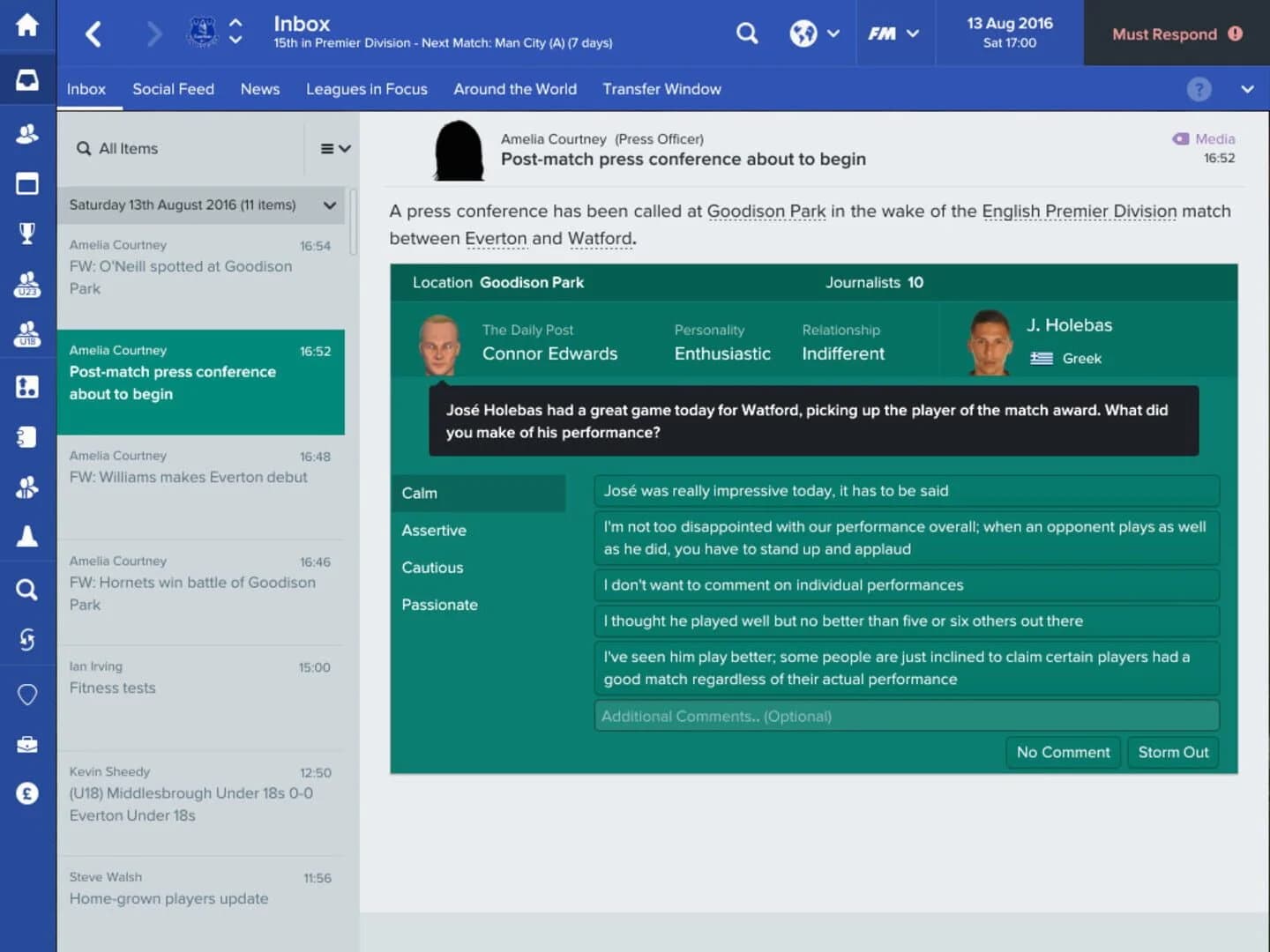Open the Finances pound icon
Image resolution: width=1270 pixels, height=952 pixels.
[x=27, y=793]
